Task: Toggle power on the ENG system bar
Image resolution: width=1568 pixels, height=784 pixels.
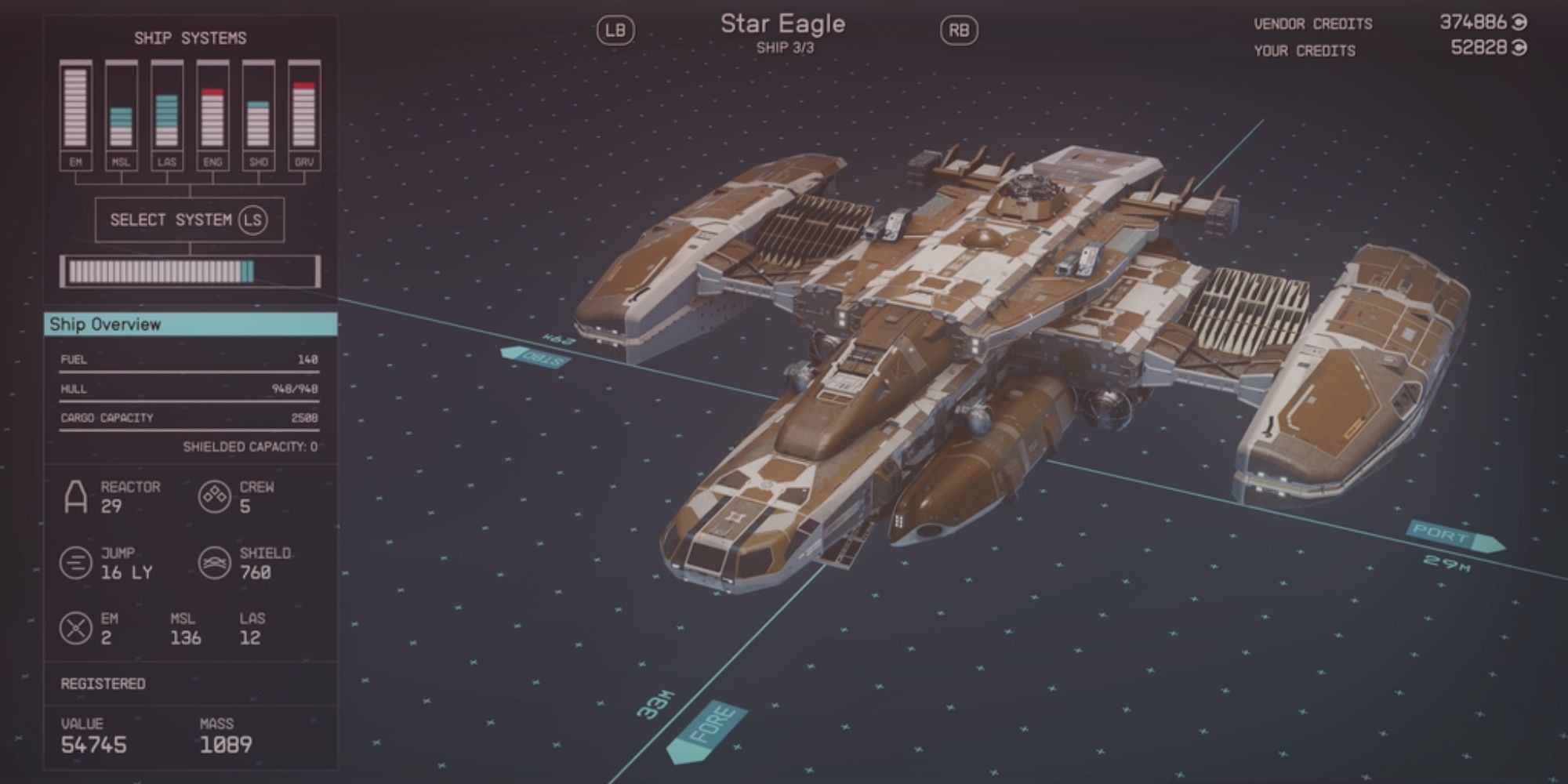Action: 213,106
